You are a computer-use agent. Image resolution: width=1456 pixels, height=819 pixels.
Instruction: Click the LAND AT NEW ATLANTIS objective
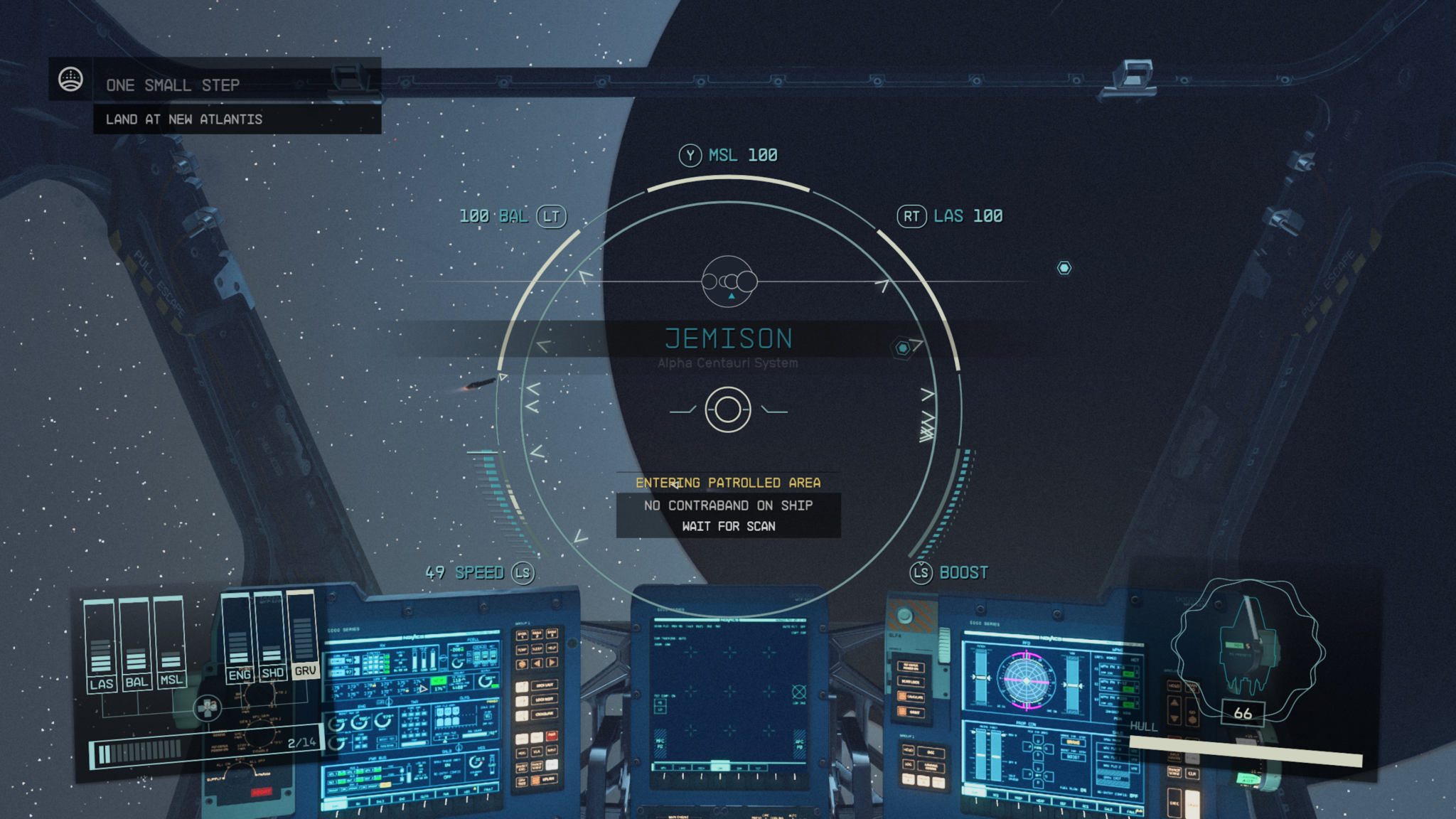click(x=183, y=119)
